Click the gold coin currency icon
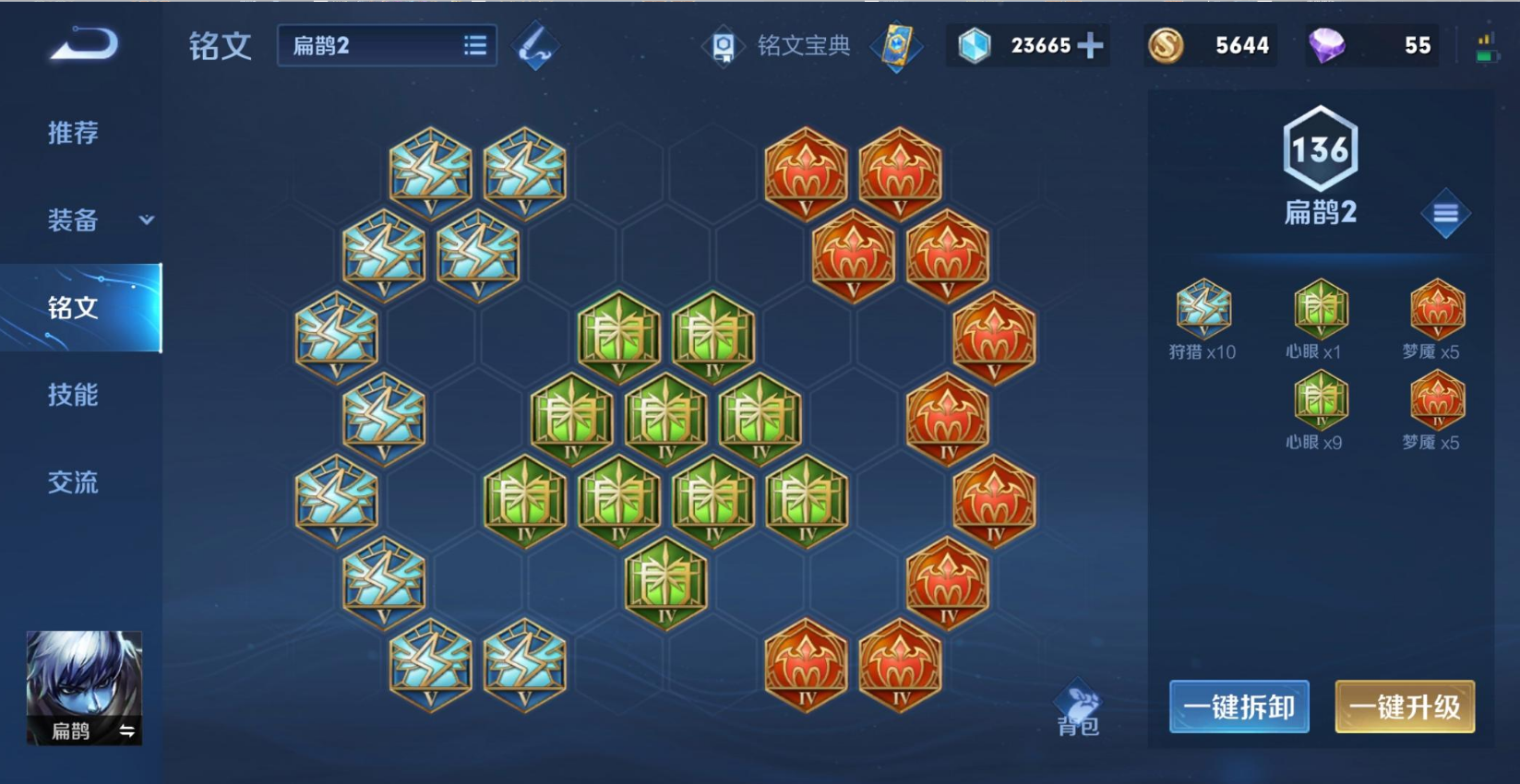Screen dimensions: 1520x784 pyautogui.click(x=1166, y=45)
